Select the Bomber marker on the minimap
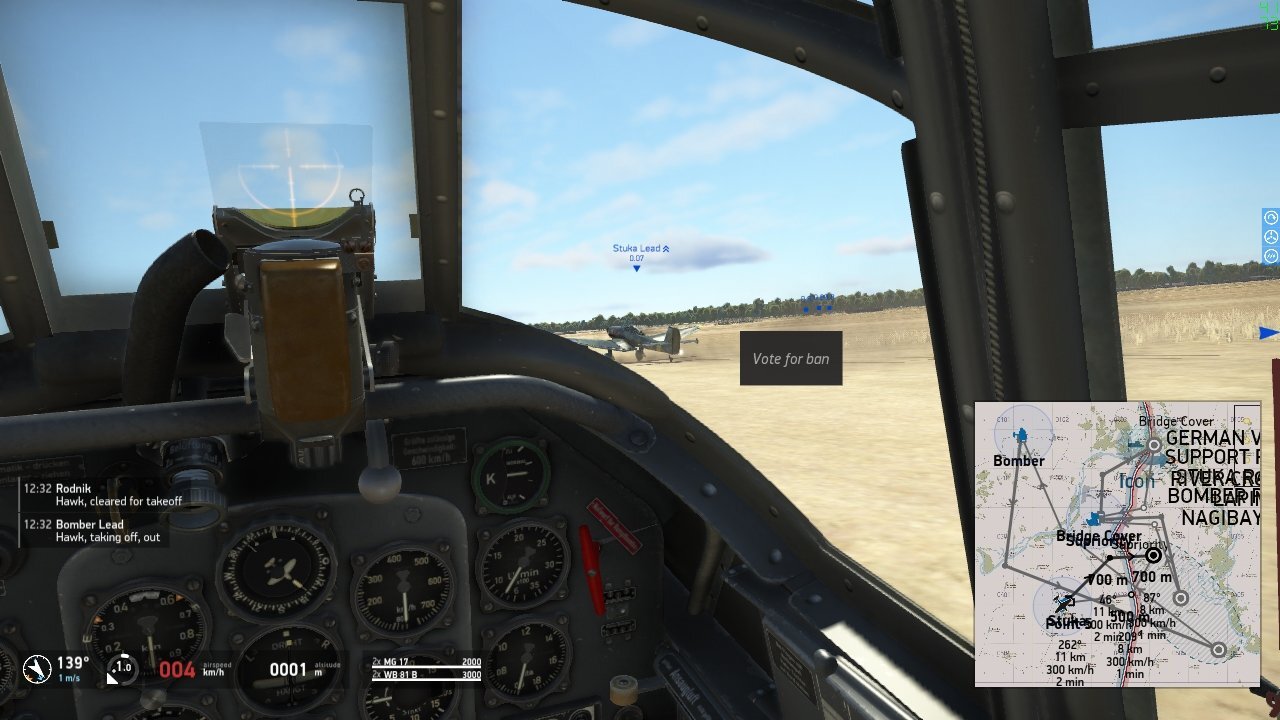The width and height of the screenshot is (1280, 720). coord(1021,436)
